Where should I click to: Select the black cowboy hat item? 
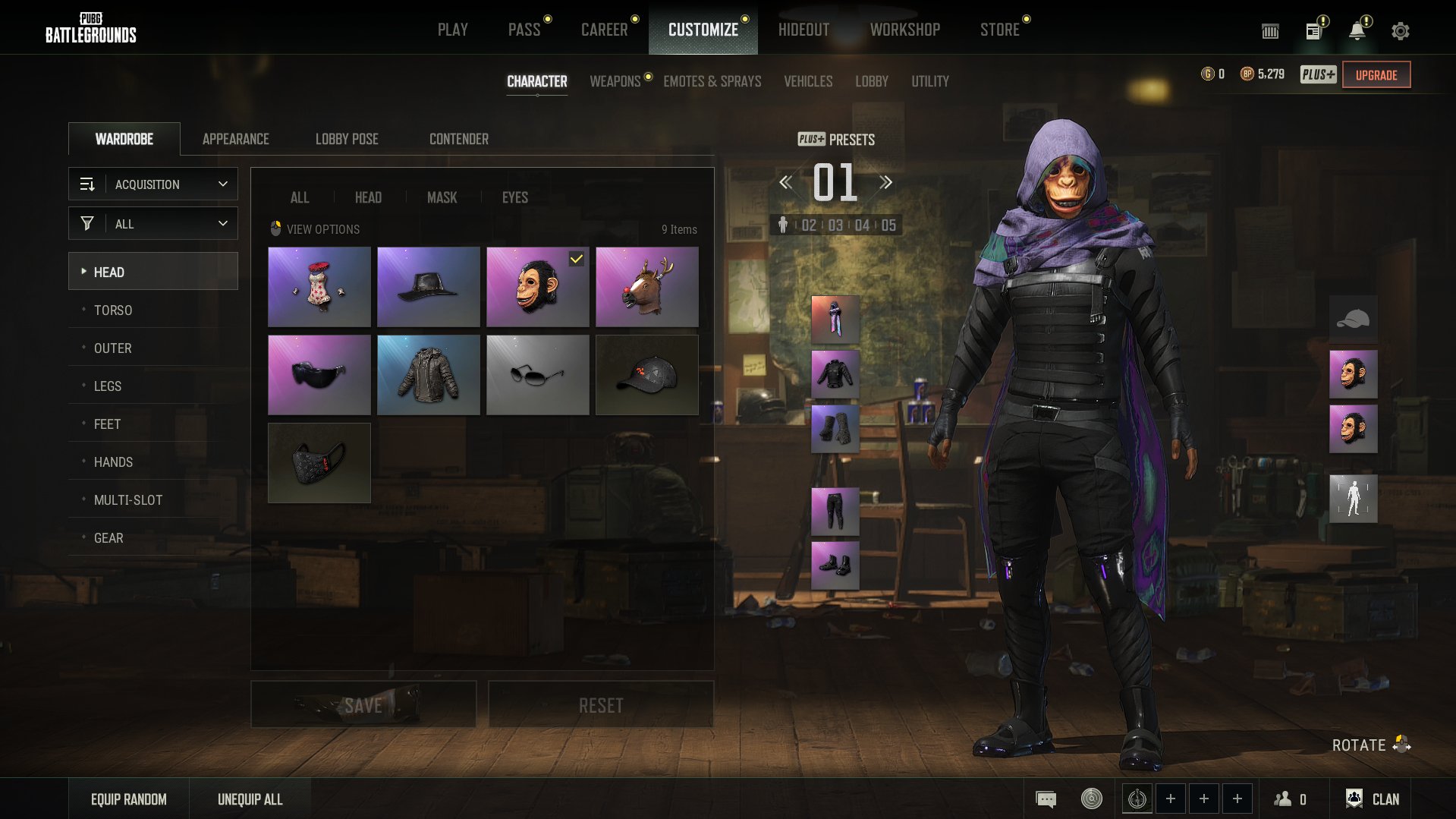coord(429,287)
